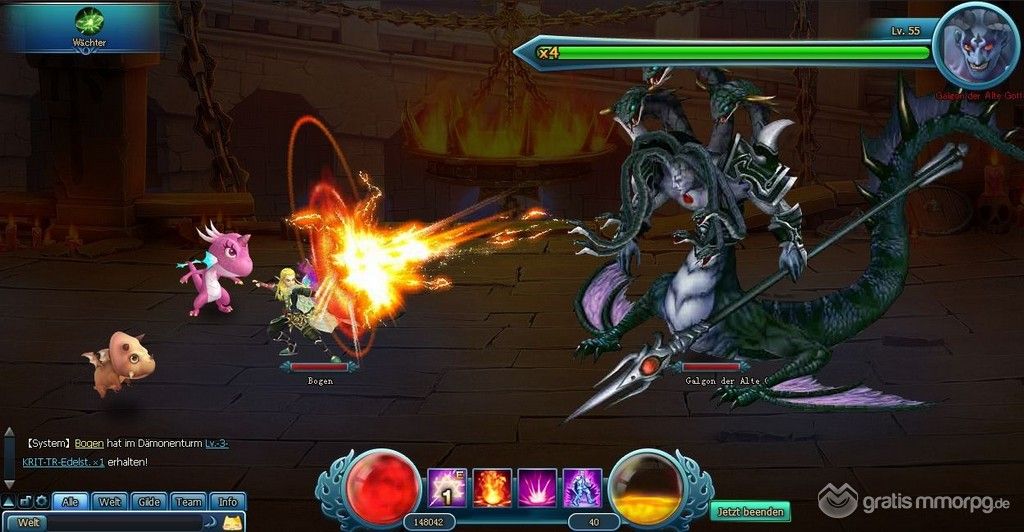Open chat settings gear icon
Screen dimensions: 1024x532
[41, 501]
